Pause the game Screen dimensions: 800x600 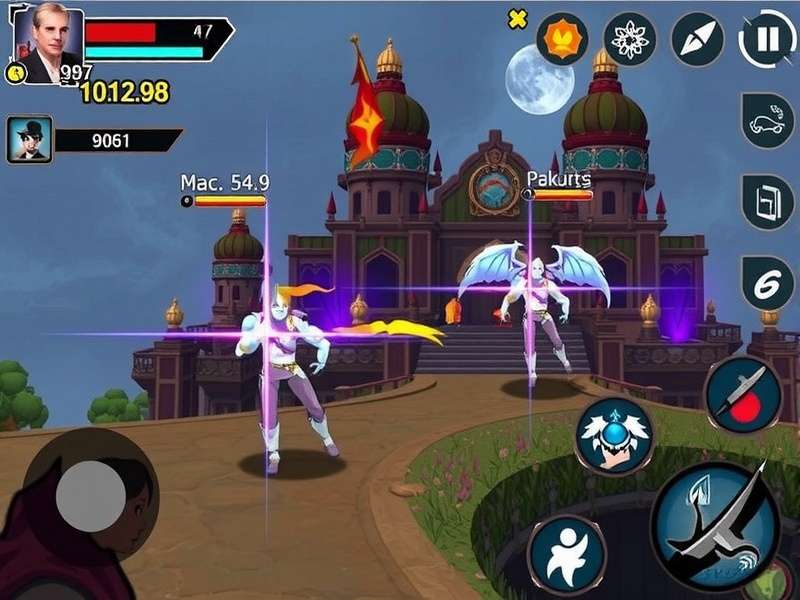[x=767, y=39]
